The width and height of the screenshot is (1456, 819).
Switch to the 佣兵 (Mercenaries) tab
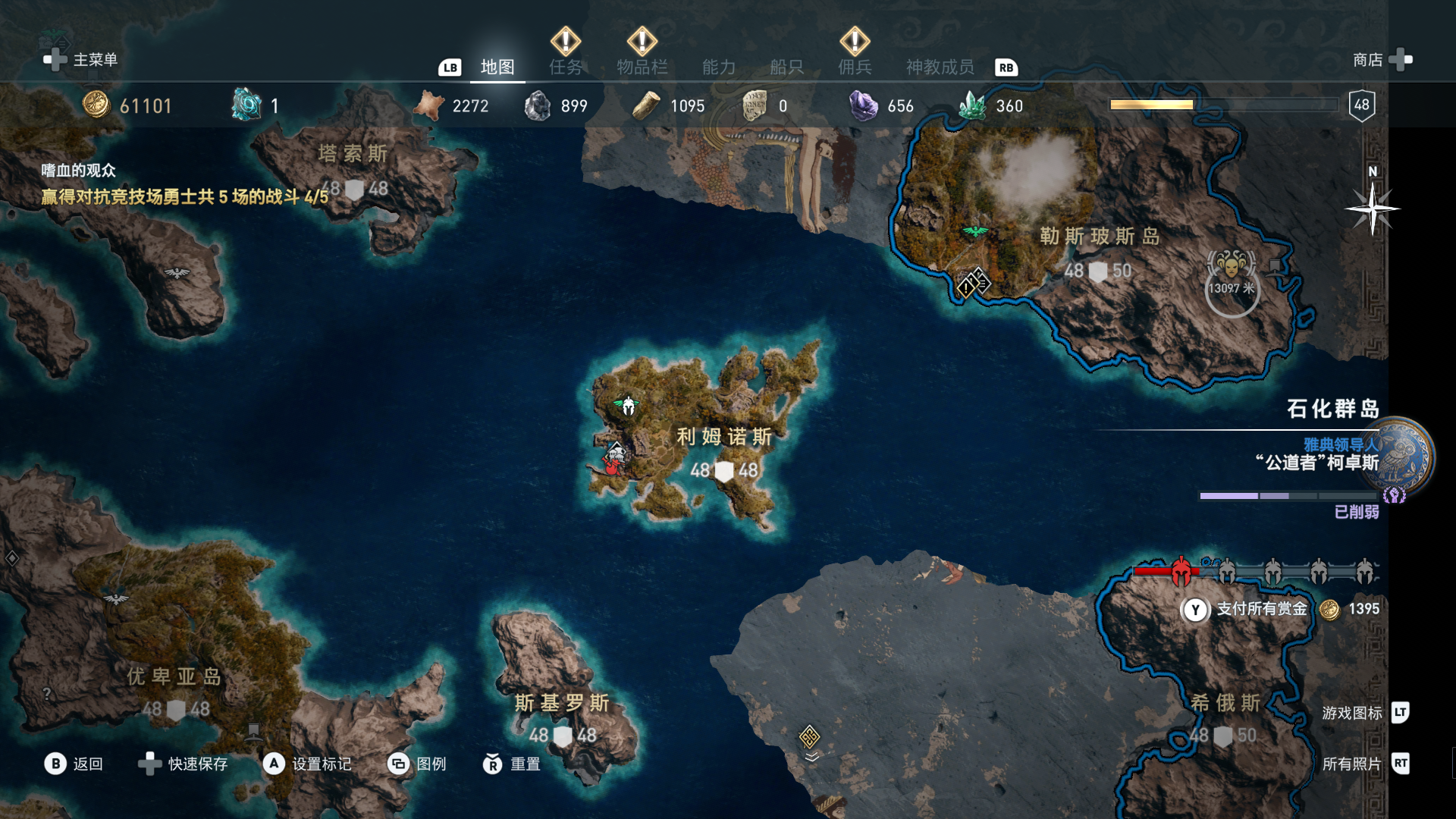[855, 67]
